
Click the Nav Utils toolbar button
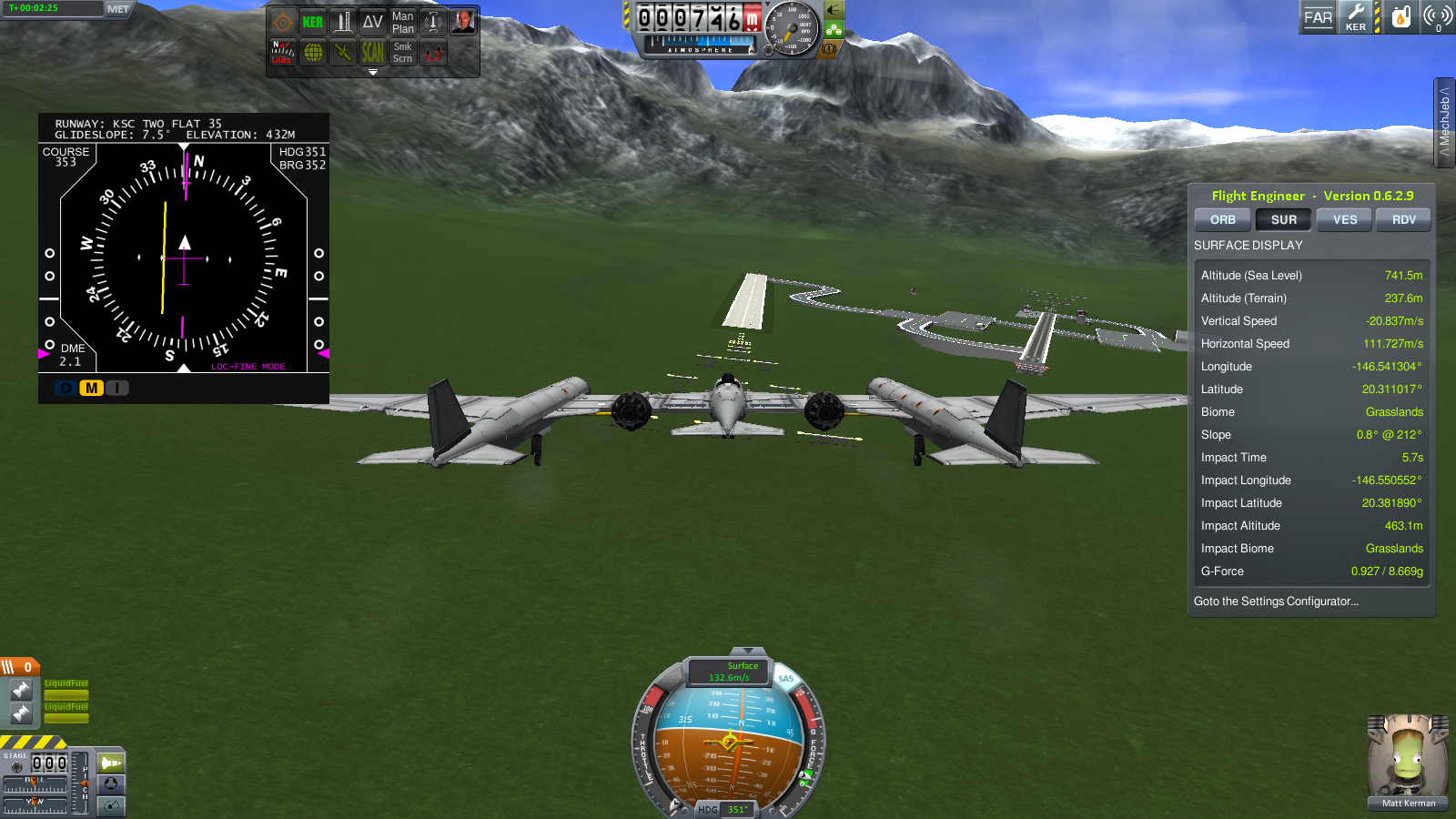tap(282, 53)
